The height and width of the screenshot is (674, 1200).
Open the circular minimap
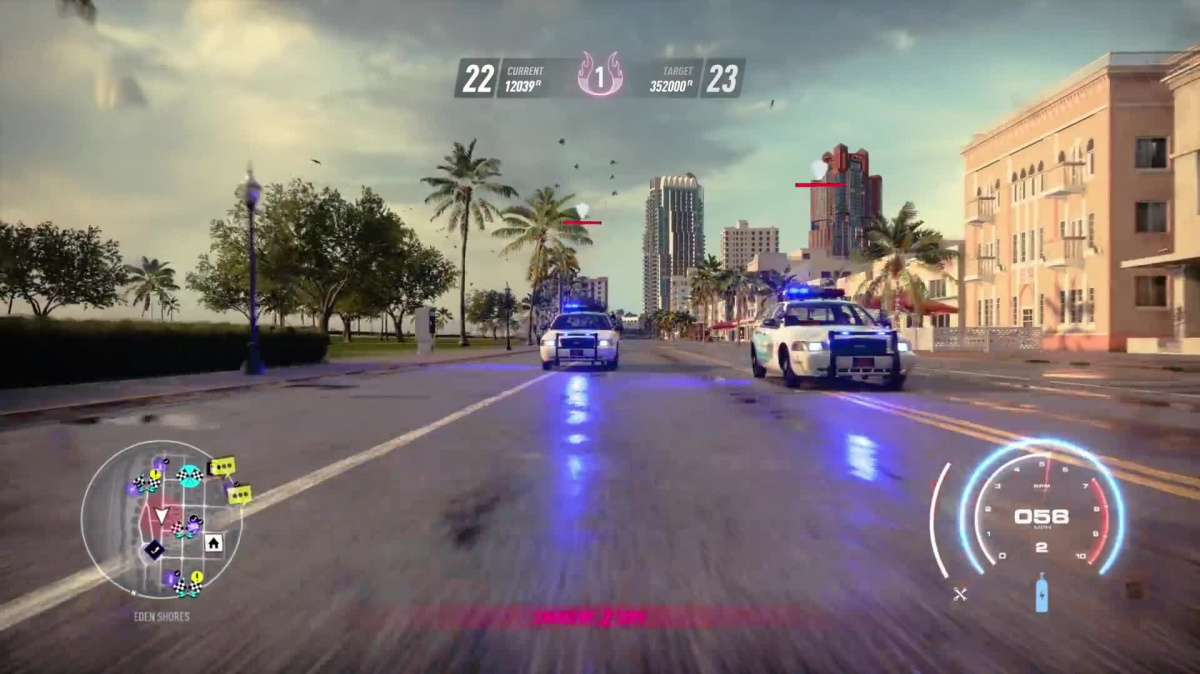pos(147,520)
